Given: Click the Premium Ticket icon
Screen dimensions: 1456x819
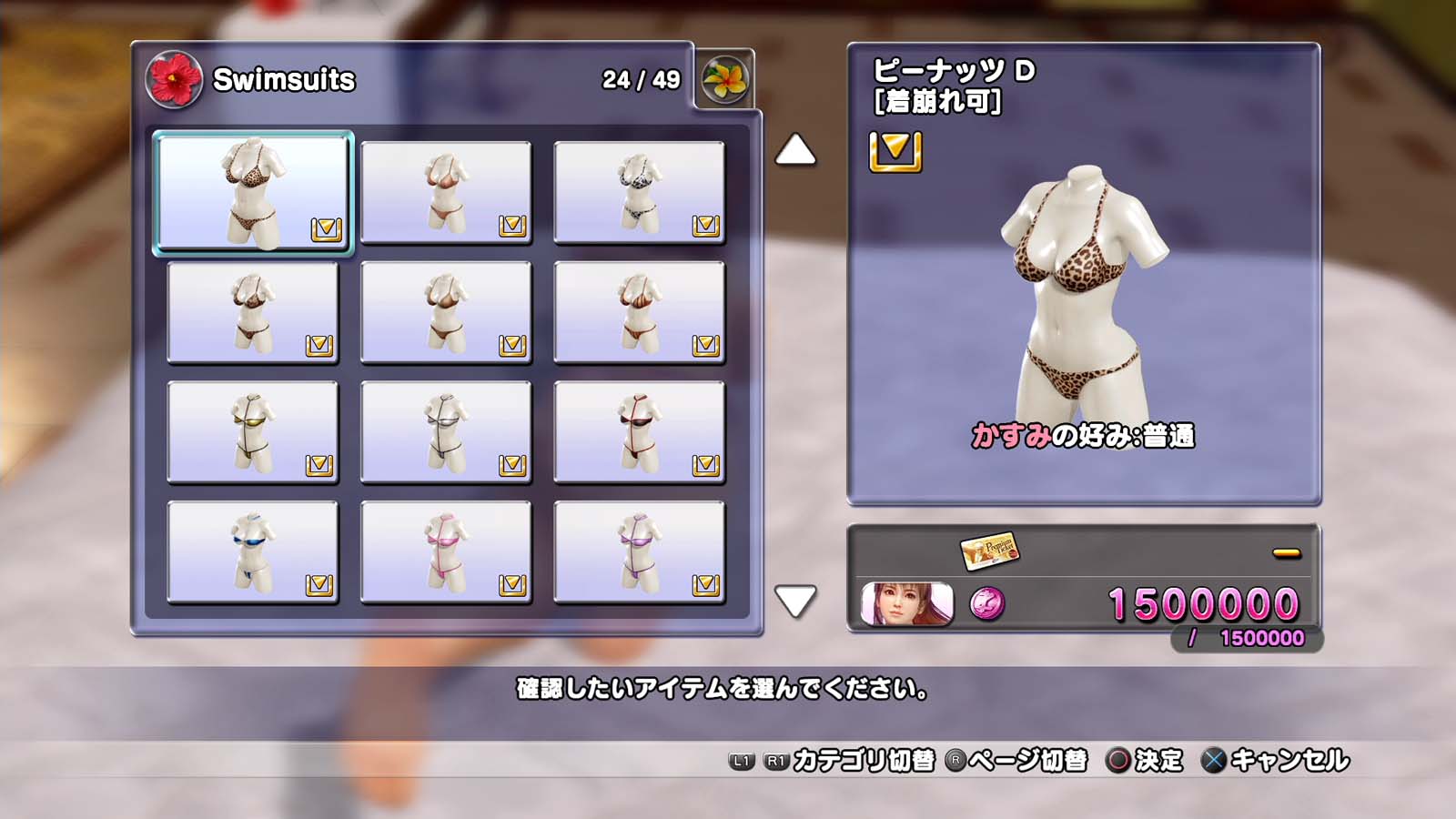Looking at the screenshot, I should click(989, 551).
